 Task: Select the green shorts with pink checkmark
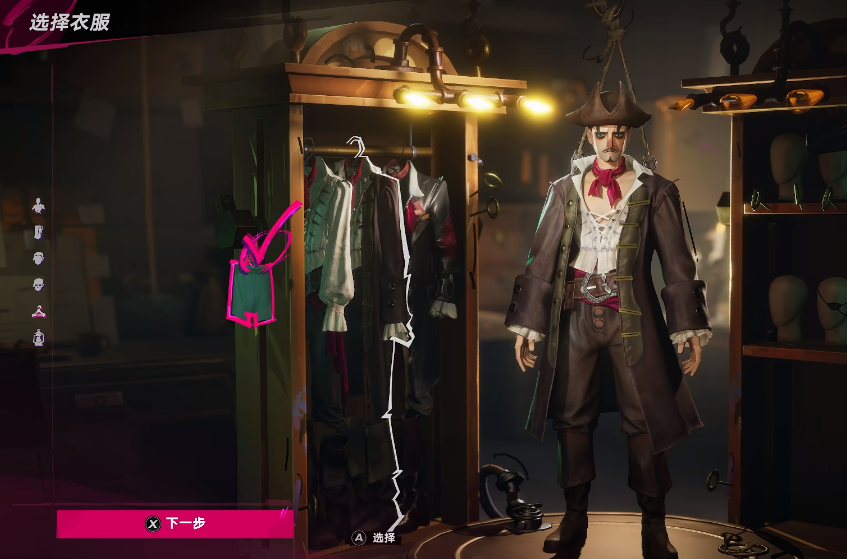(x=255, y=286)
